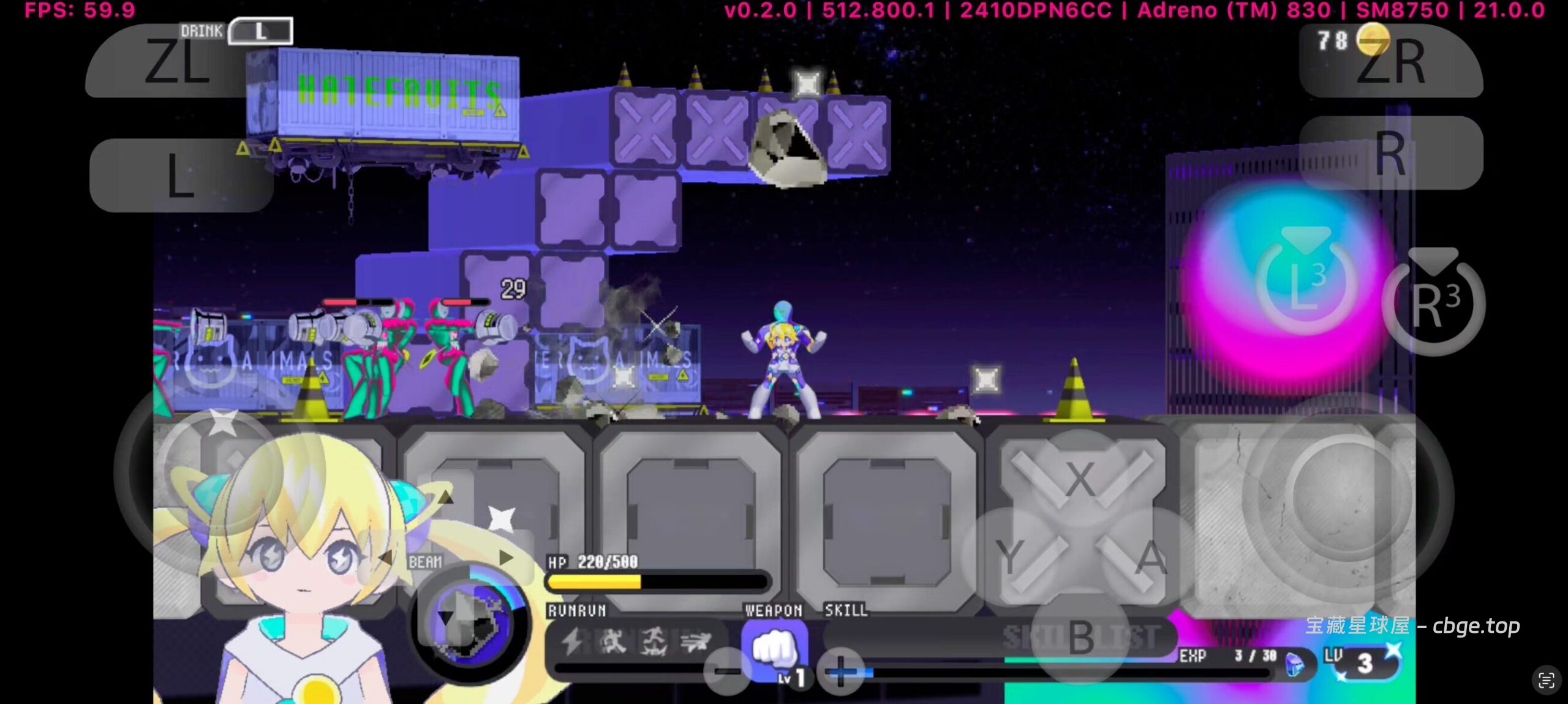The width and height of the screenshot is (1568, 704).
Task: Select the fist weapon icon
Action: [773, 649]
